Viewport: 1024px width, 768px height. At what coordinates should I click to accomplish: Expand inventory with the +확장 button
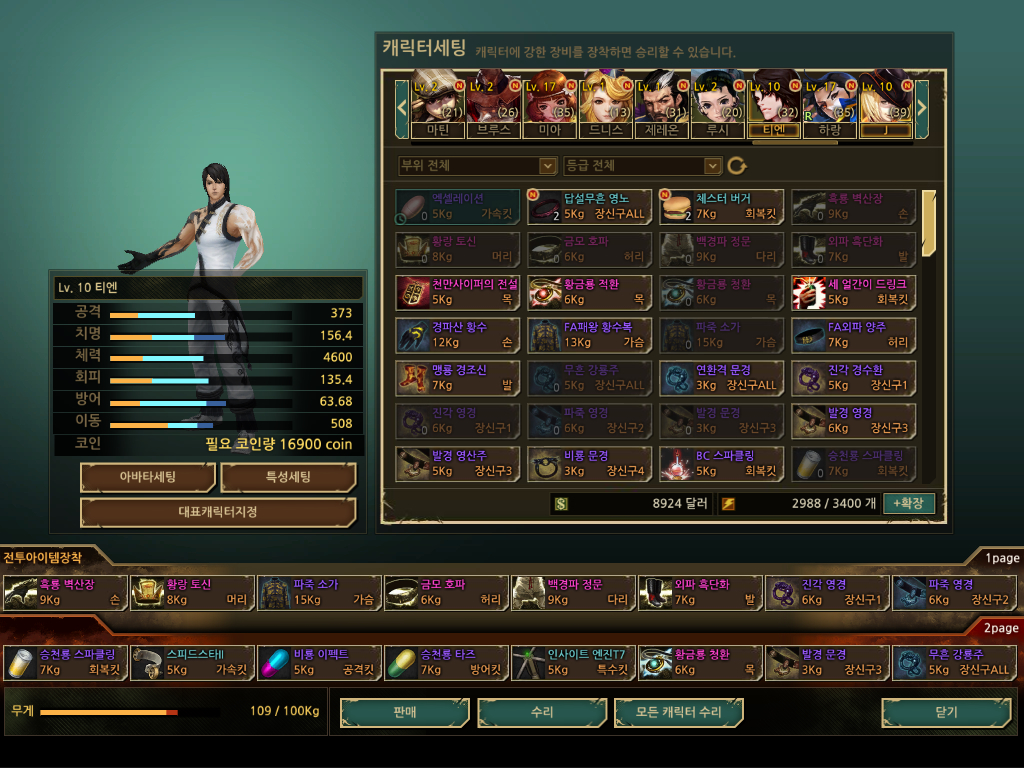pos(908,503)
